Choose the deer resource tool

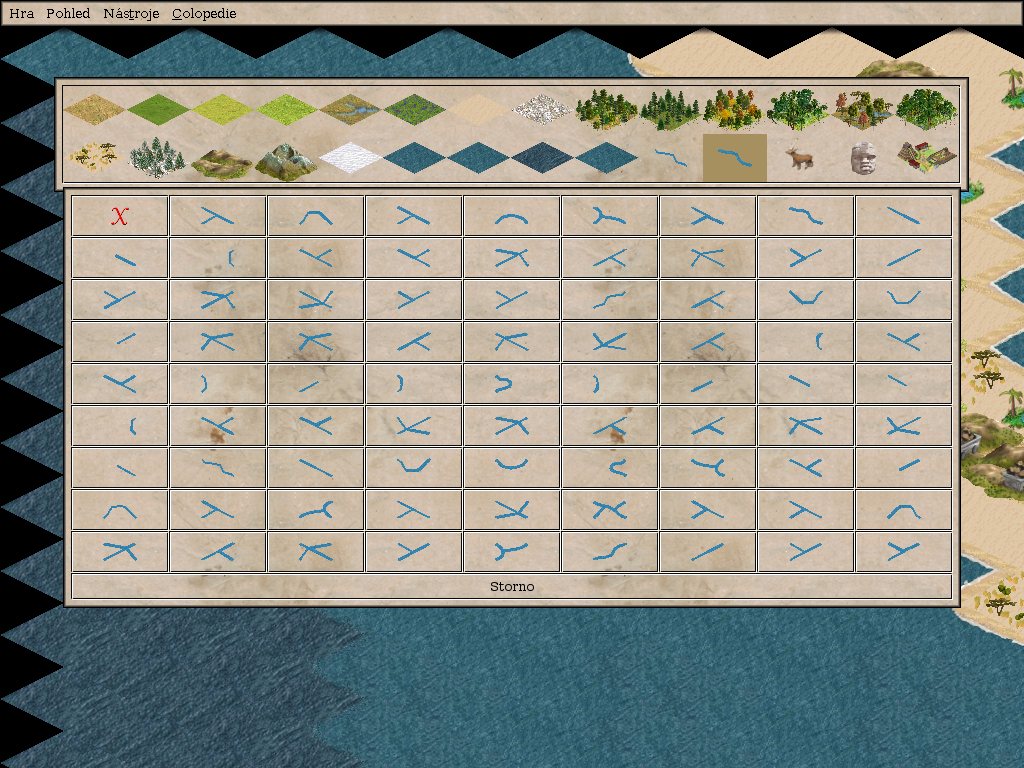click(798, 158)
